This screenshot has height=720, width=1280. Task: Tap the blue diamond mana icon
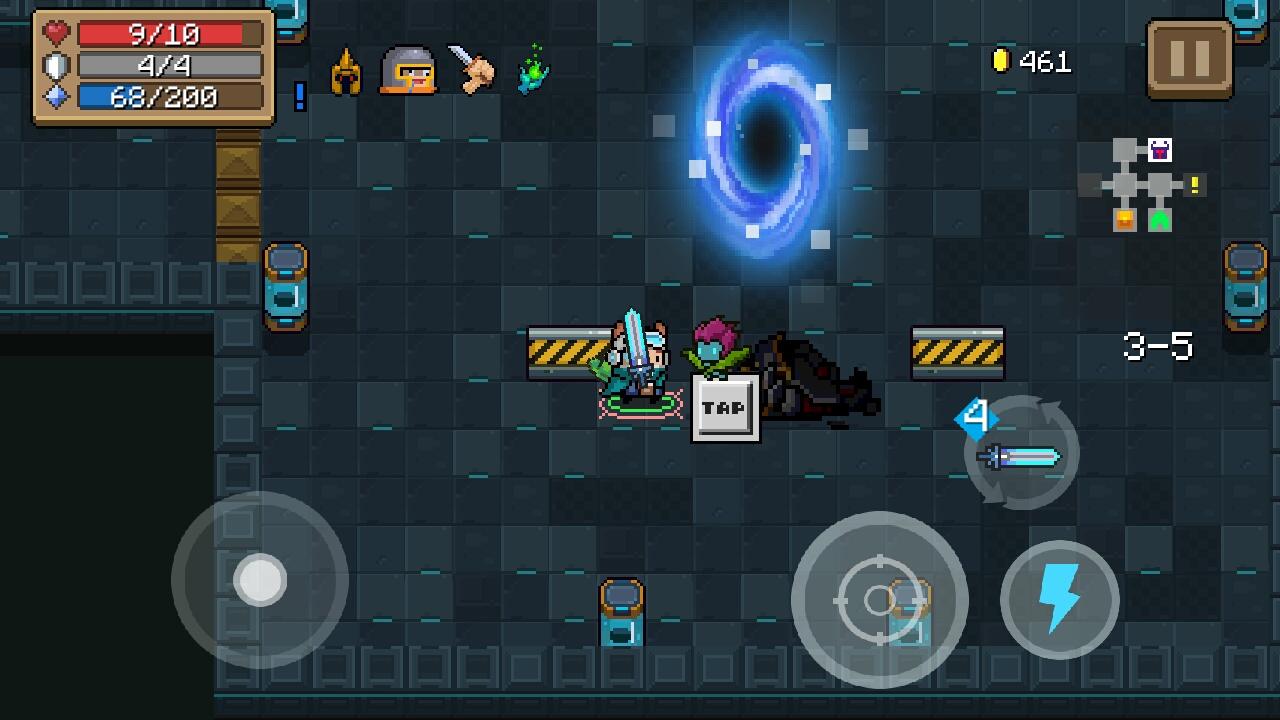55,97
